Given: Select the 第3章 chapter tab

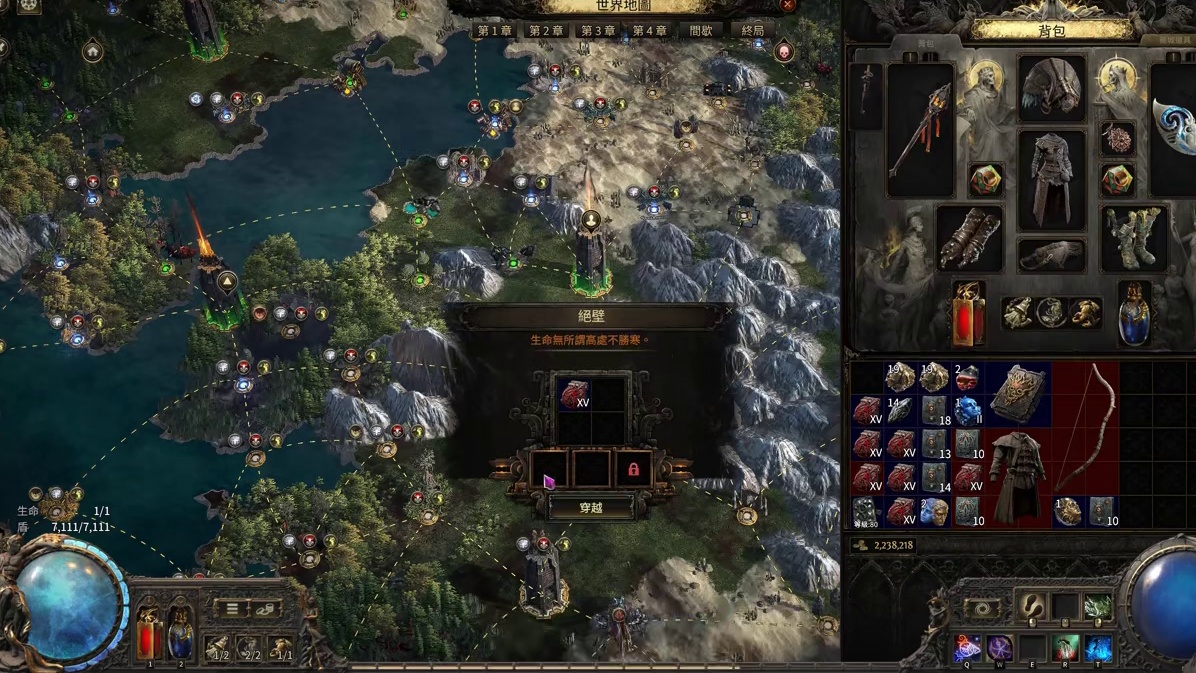Looking at the screenshot, I should (x=598, y=31).
